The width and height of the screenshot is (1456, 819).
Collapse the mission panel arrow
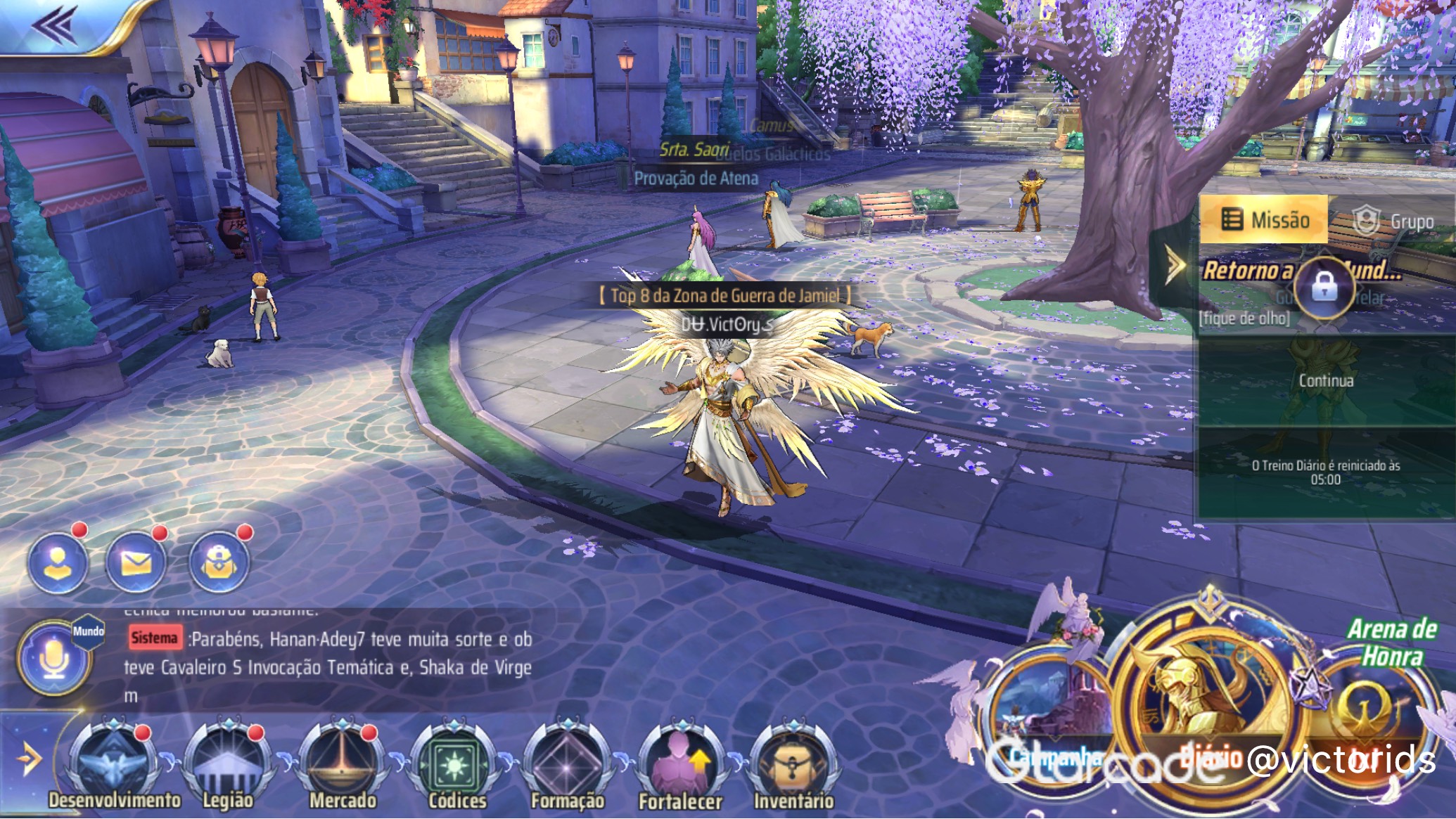(1174, 266)
